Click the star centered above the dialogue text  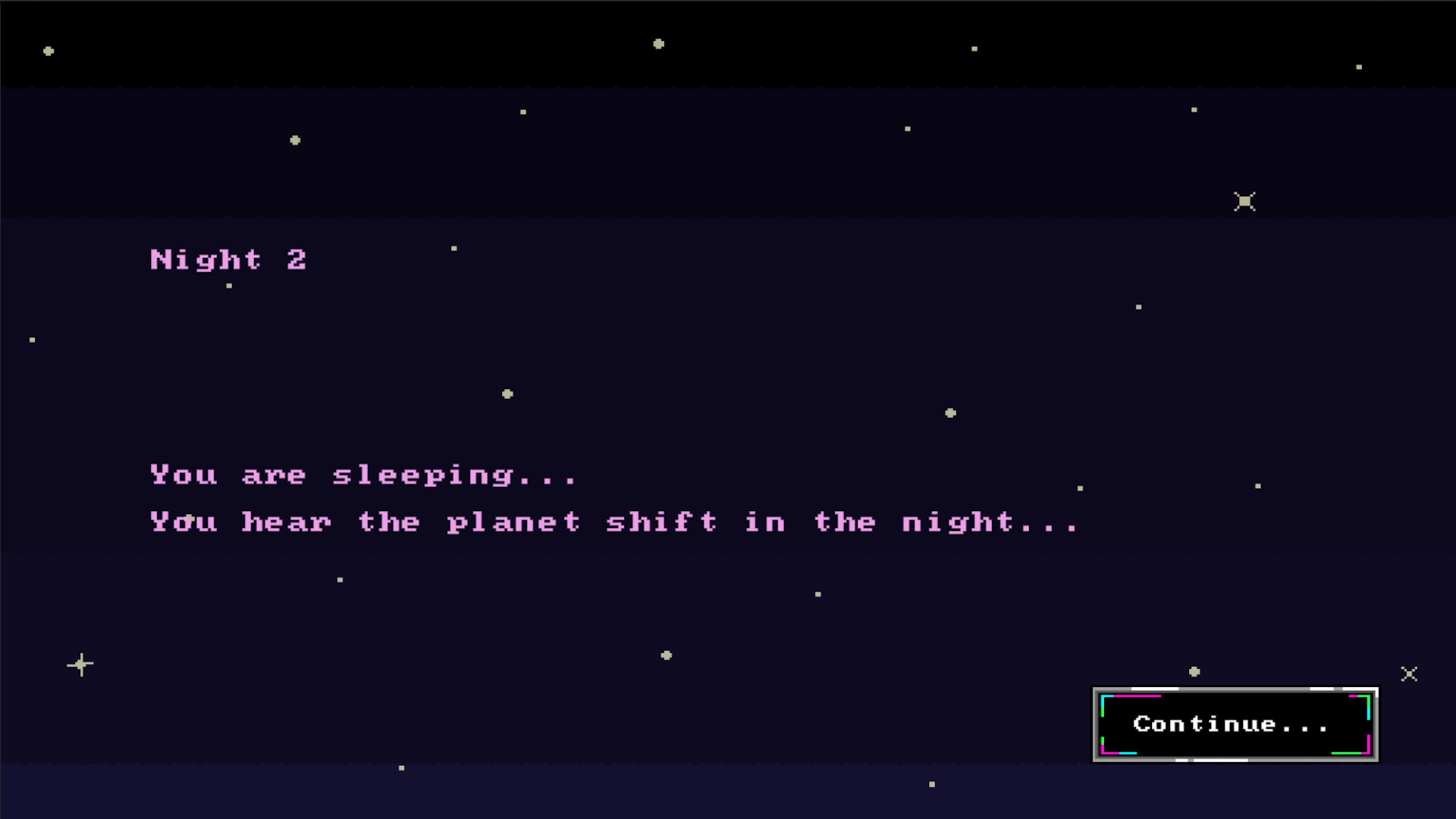(x=506, y=393)
